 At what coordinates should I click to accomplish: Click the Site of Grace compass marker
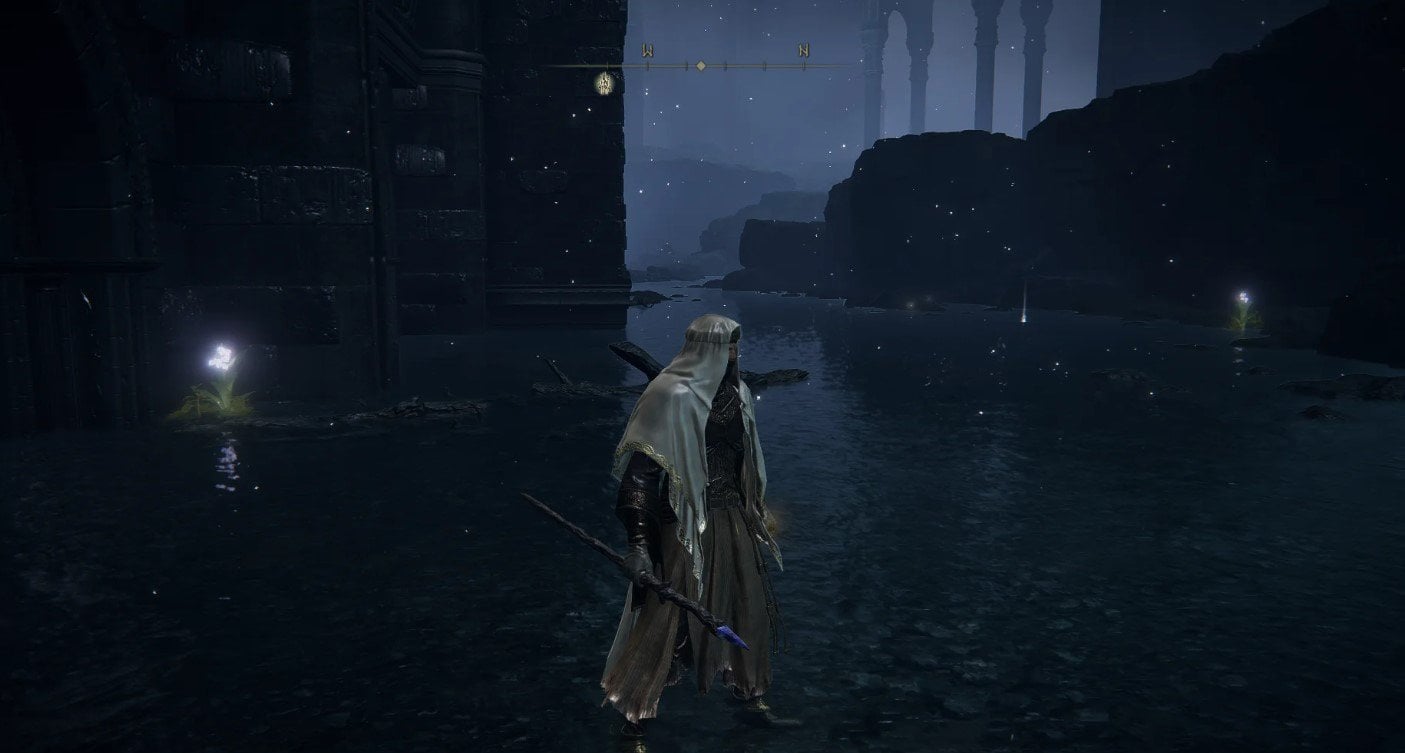(606, 82)
